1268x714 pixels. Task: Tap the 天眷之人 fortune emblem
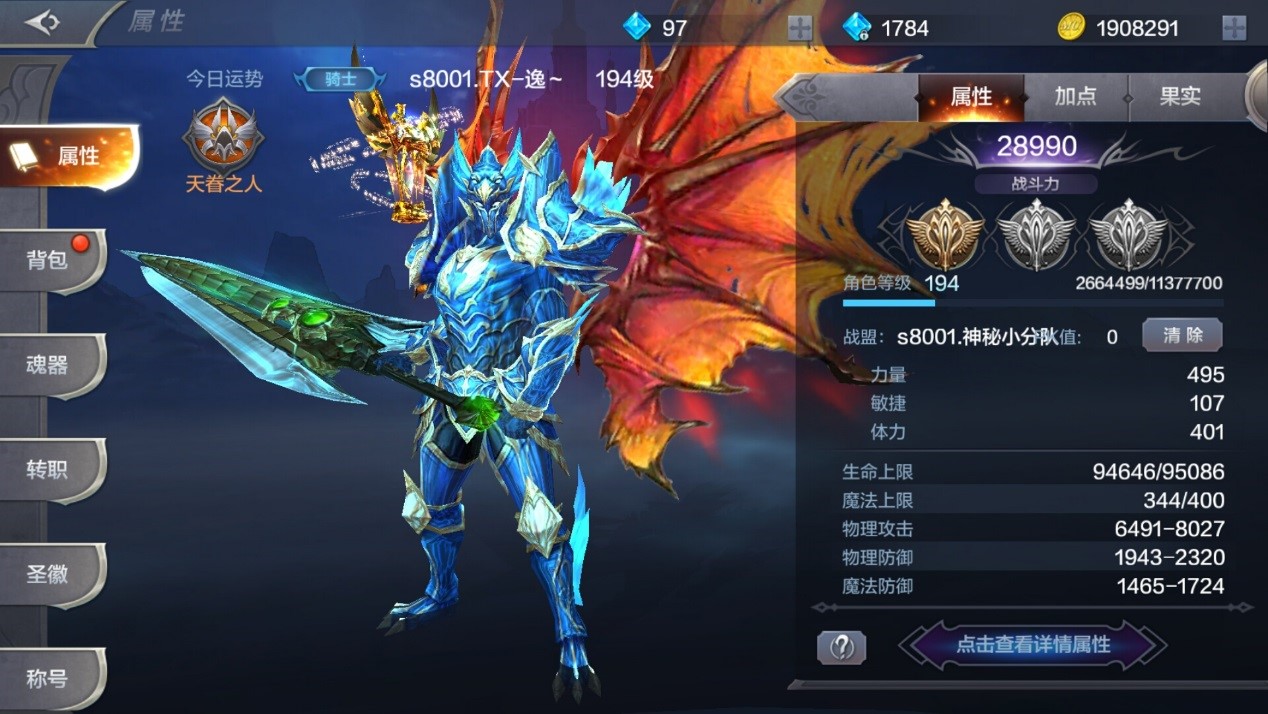[x=223, y=138]
